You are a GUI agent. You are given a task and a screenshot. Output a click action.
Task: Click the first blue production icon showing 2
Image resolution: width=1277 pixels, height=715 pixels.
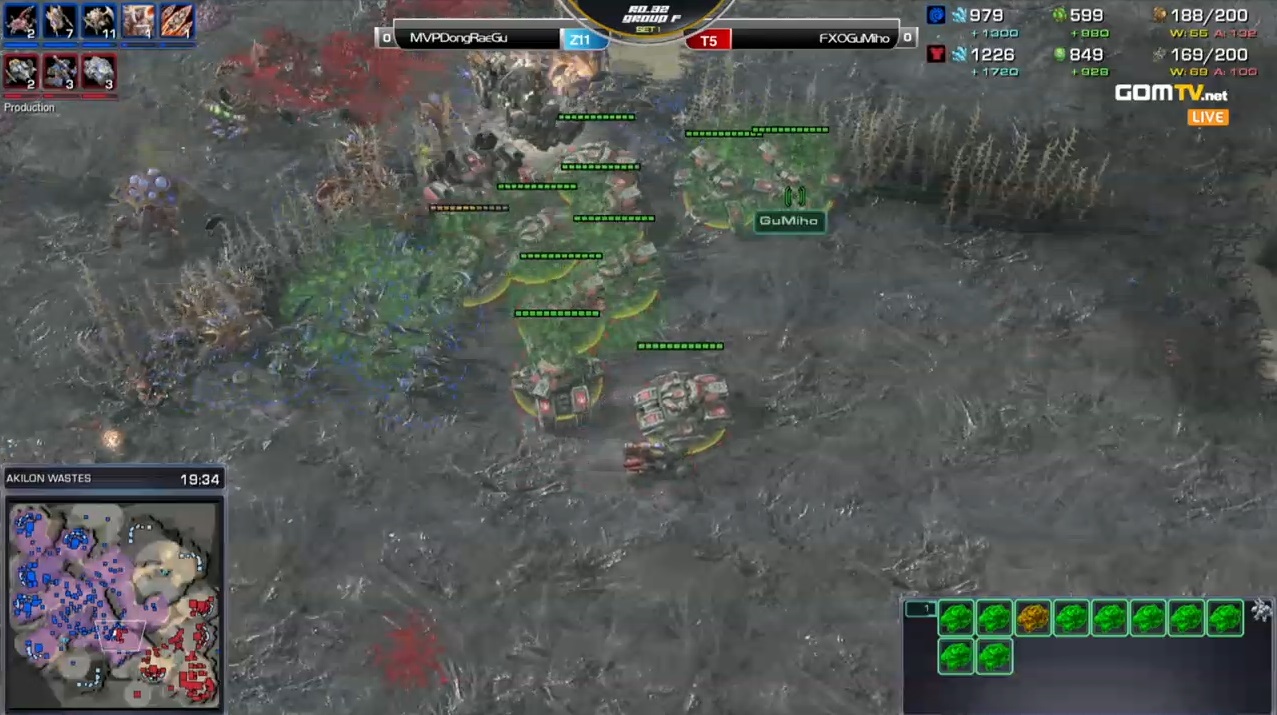pos(21,21)
